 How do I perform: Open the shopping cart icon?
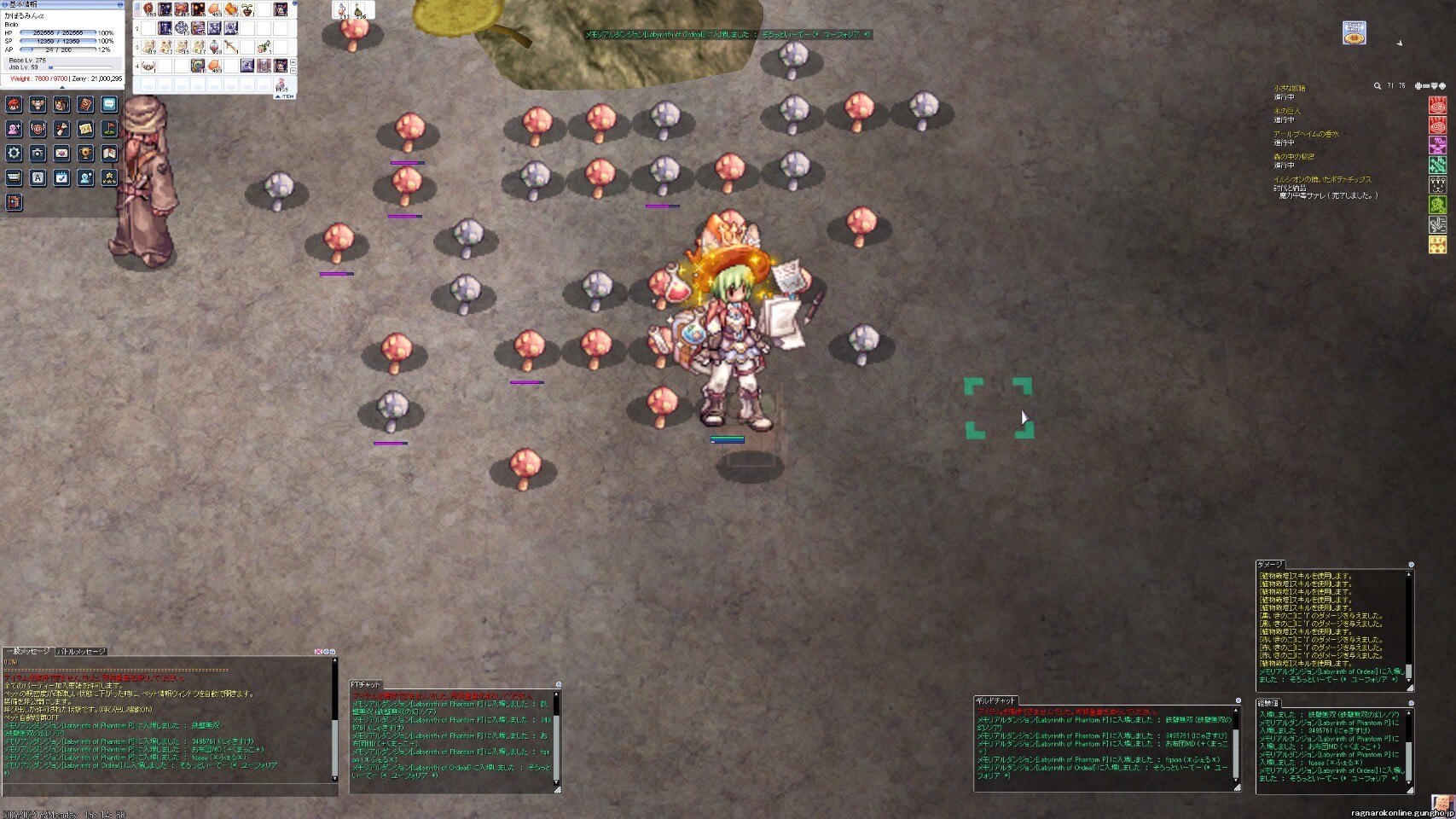pos(14,177)
